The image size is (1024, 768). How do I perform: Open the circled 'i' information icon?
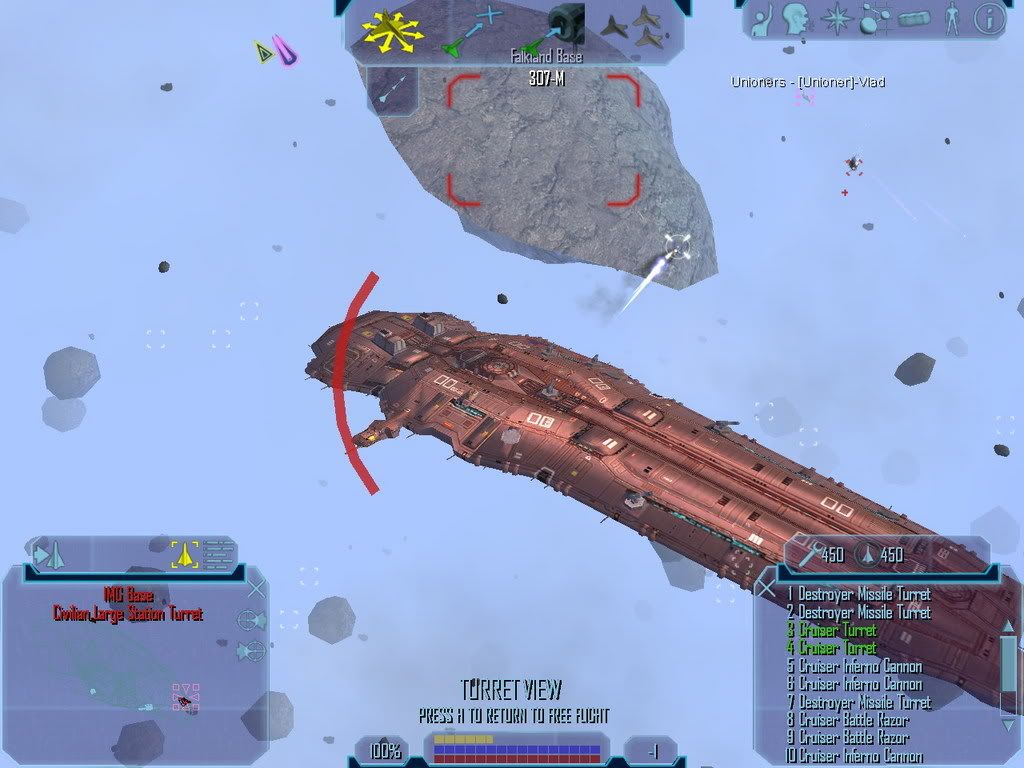[989, 18]
